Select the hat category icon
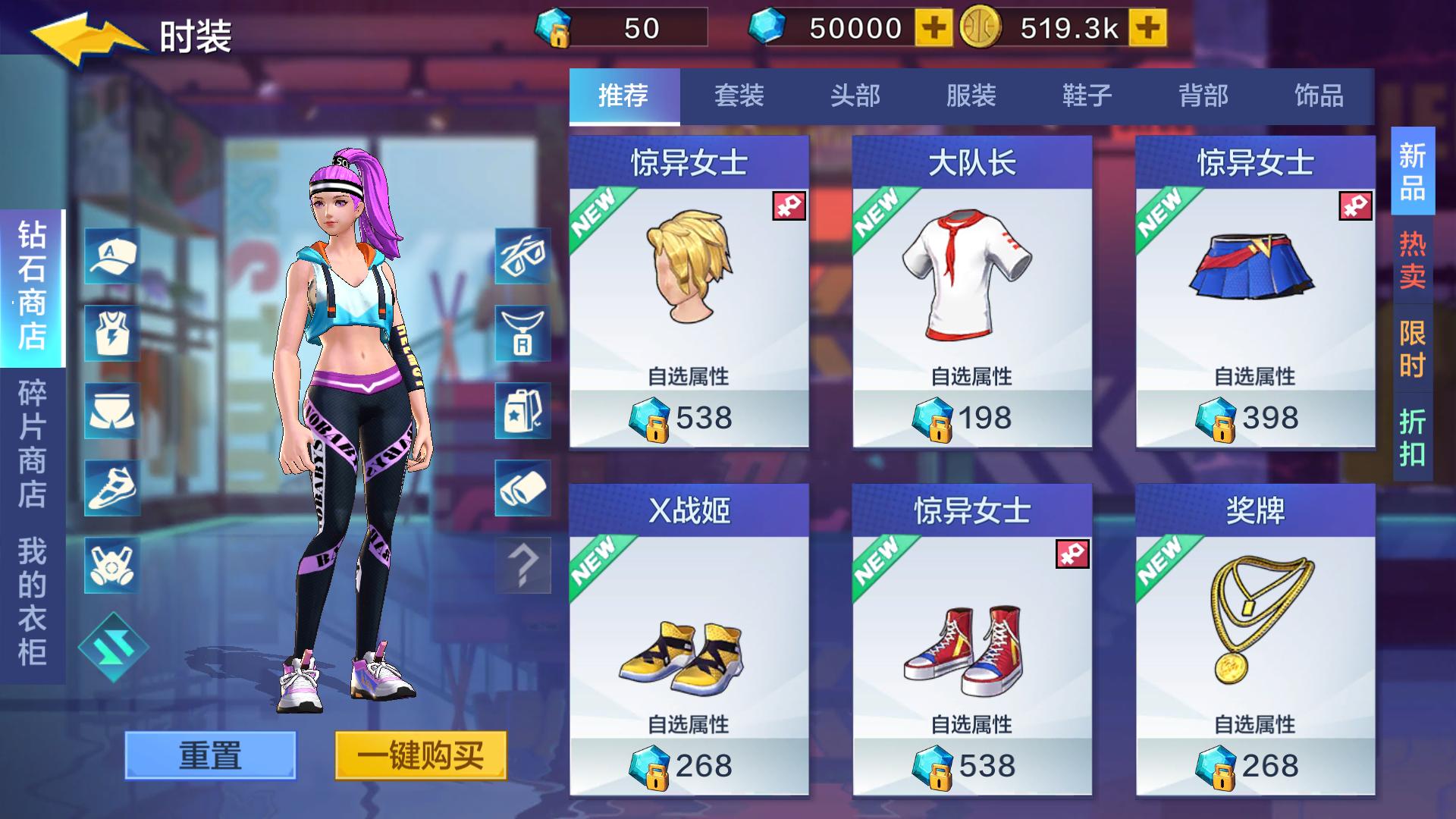 [x=111, y=256]
